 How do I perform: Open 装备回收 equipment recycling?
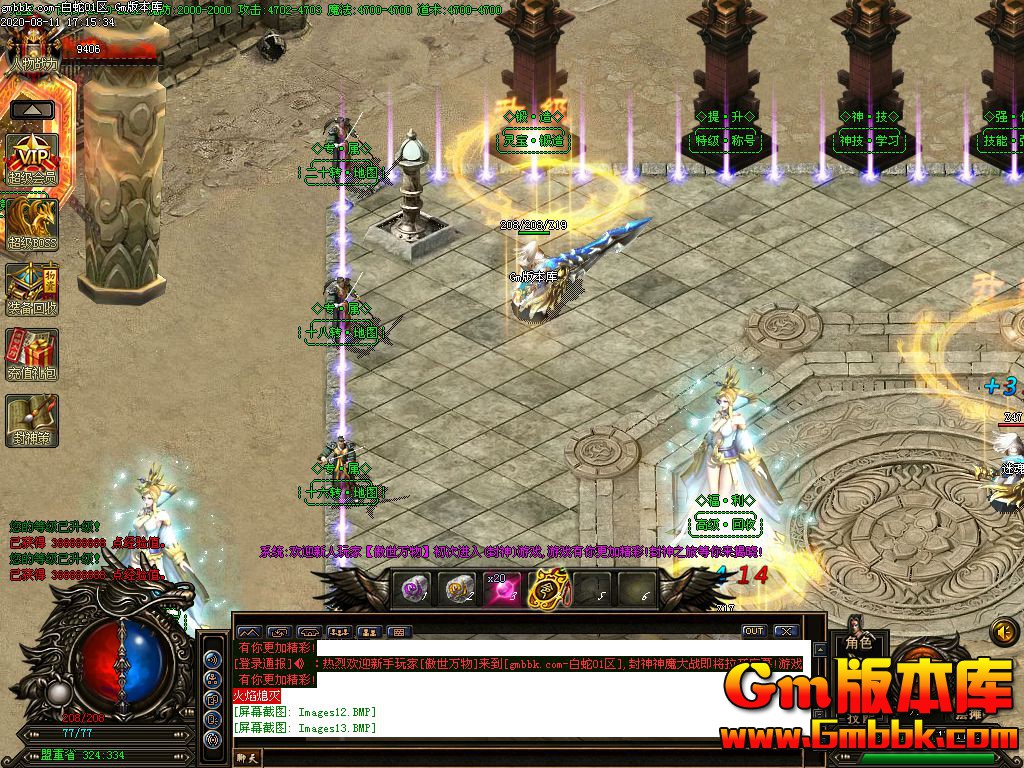tap(33, 290)
